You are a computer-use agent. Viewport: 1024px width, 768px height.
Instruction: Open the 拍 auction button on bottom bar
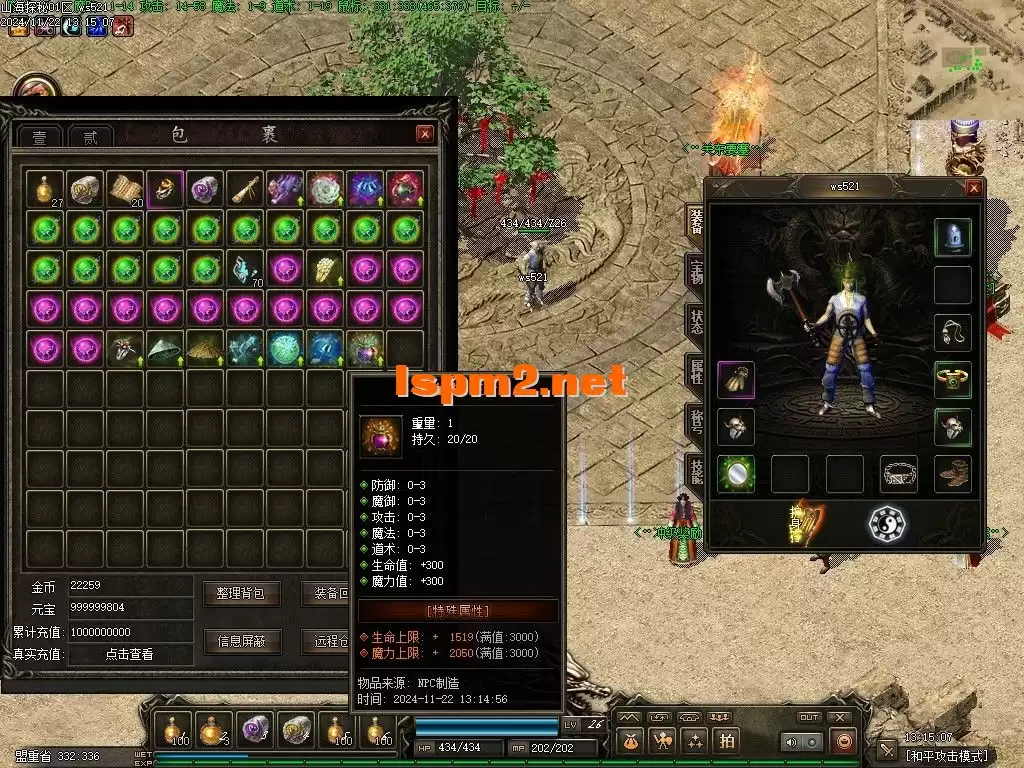(727, 740)
